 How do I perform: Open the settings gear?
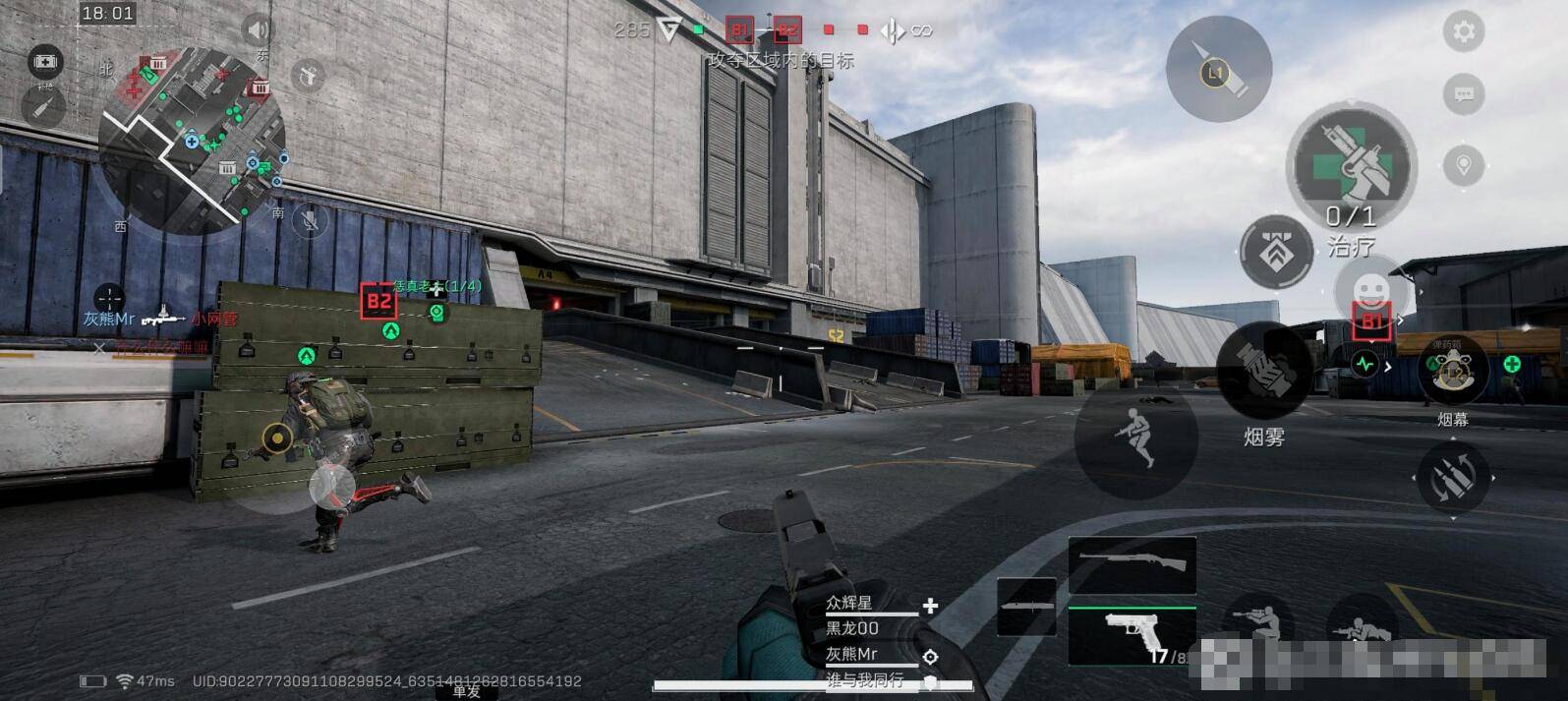[1464, 31]
